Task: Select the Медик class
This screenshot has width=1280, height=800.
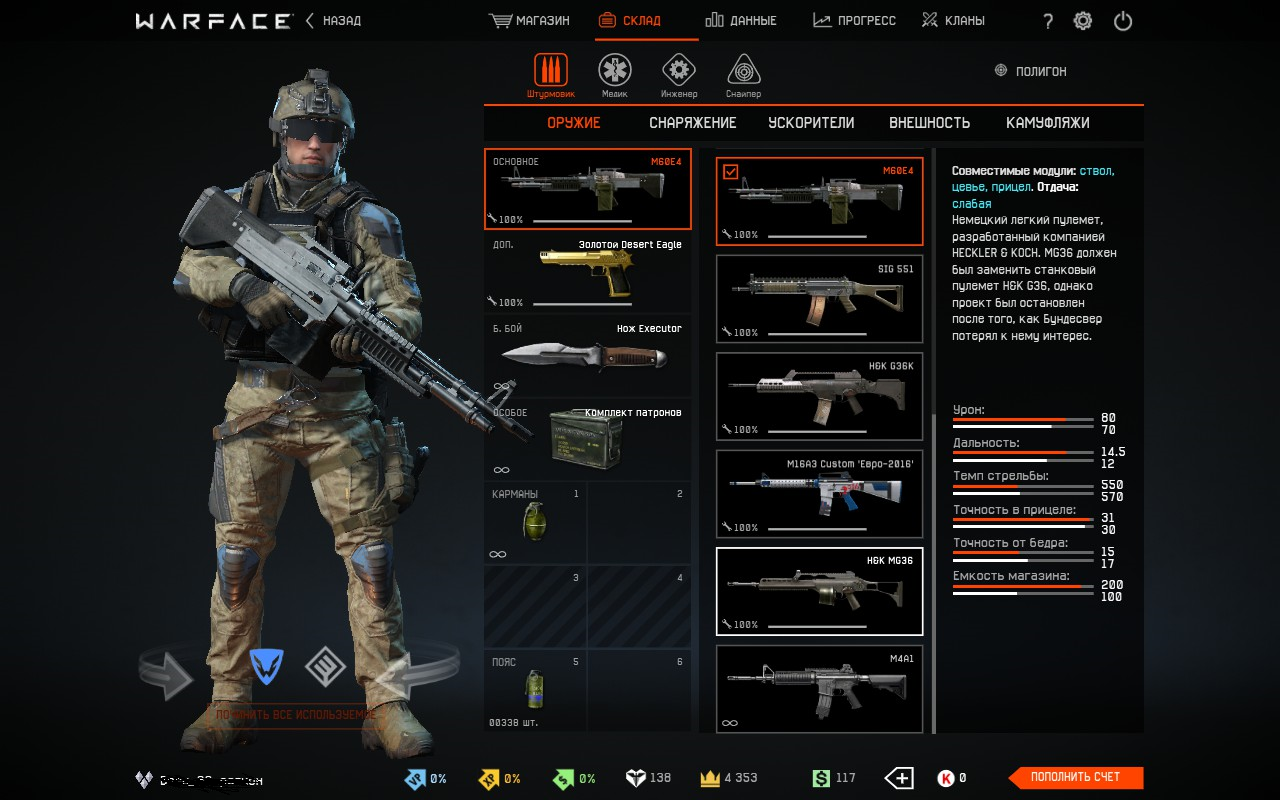Action: (x=615, y=75)
